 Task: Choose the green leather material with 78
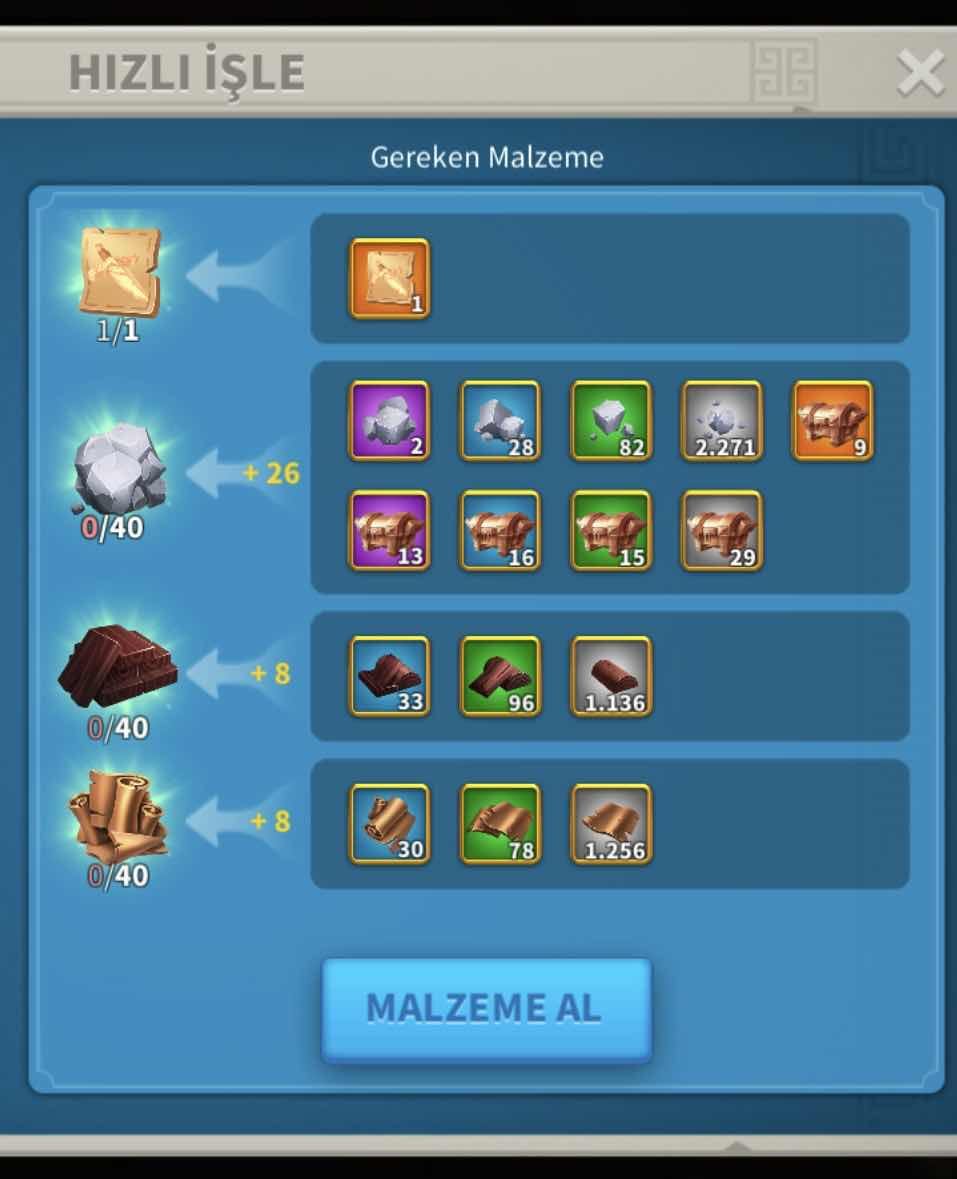pyautogui.click(x=500, y=824)
